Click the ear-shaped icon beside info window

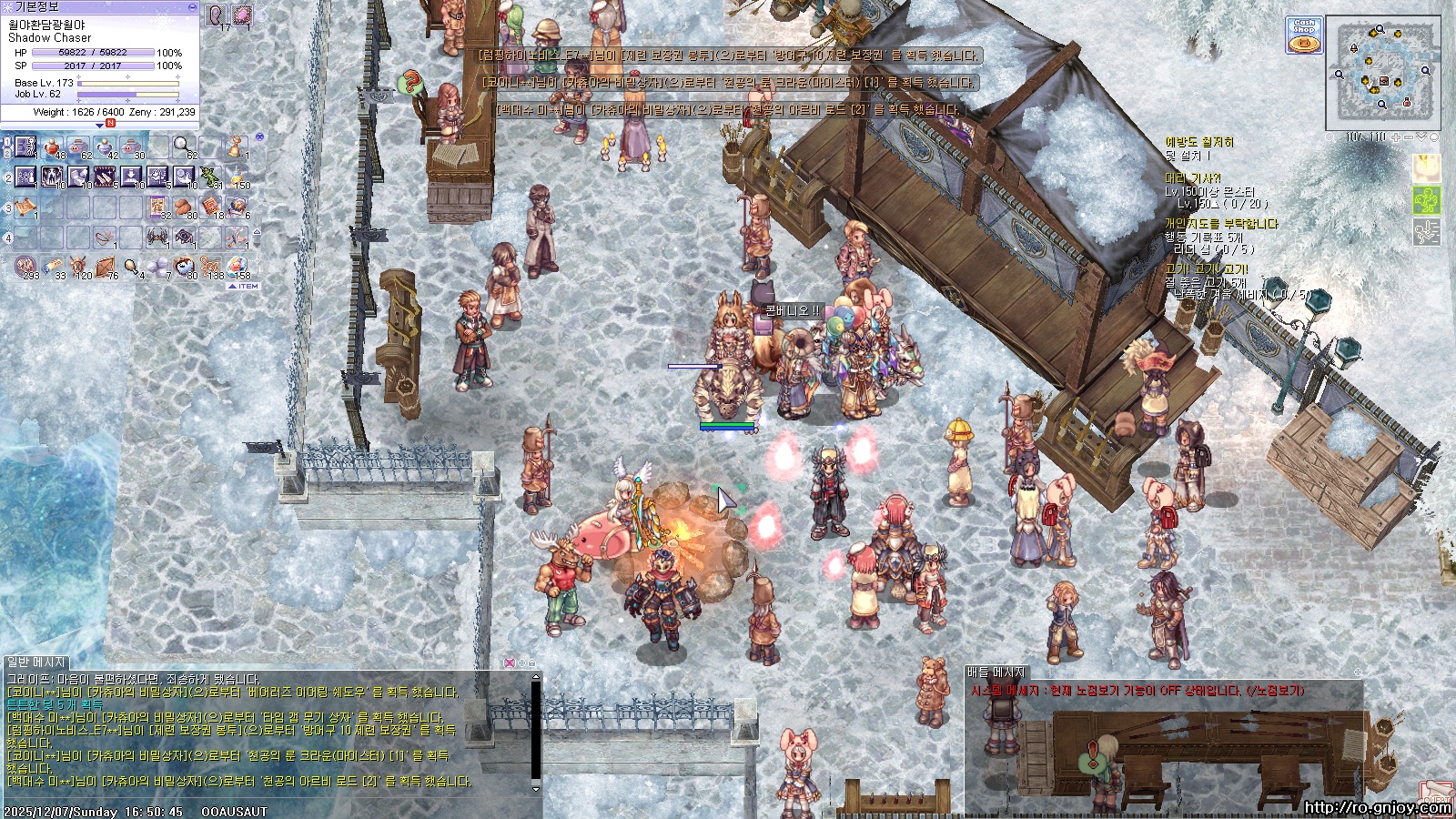(217, 15)
